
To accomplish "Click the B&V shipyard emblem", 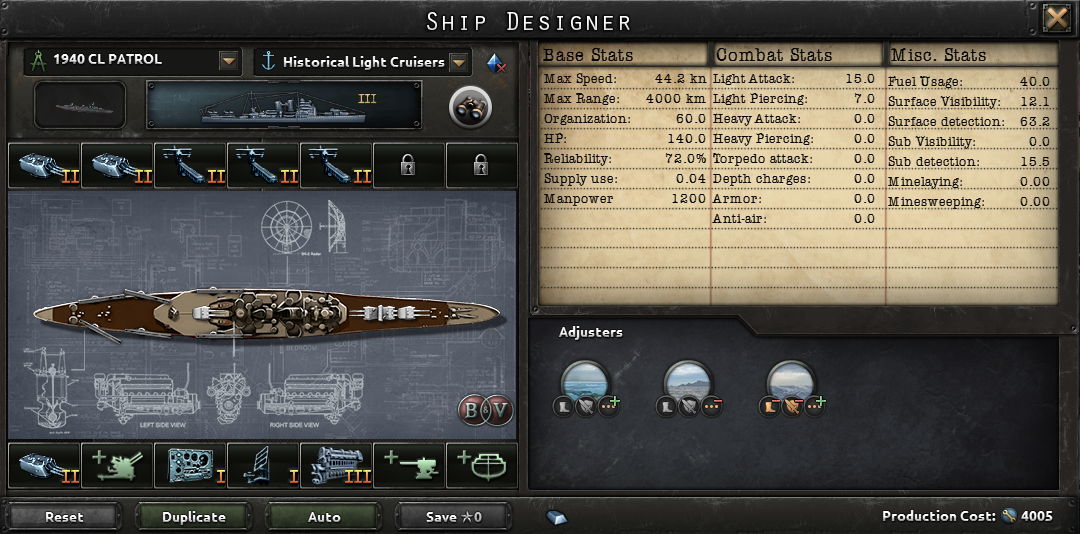I will (485, 410).
